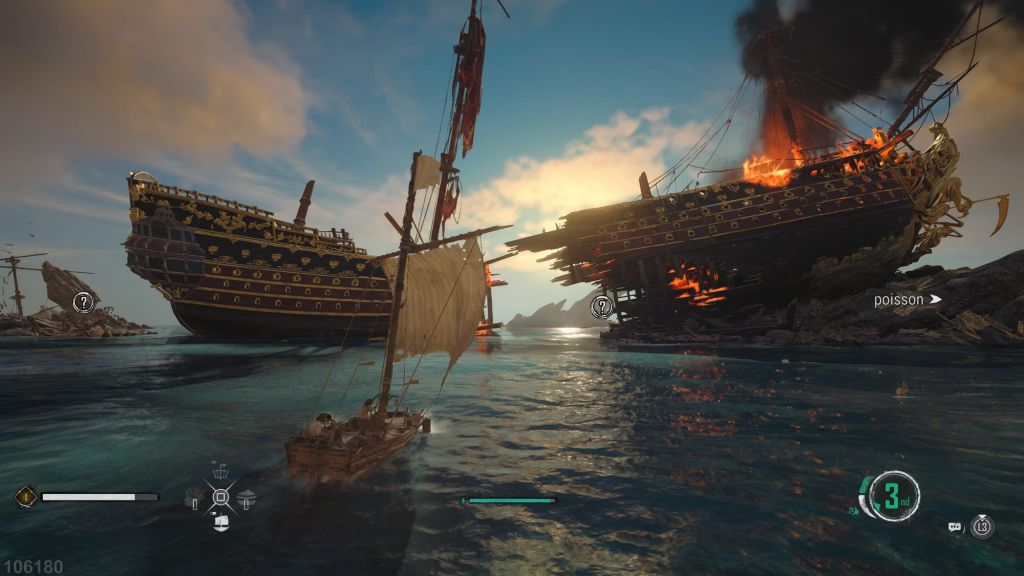Viewport: 1024px width, 576px height.
Task: Select the right pot-shaped item on the quick wheel
Action: point(247,496)
